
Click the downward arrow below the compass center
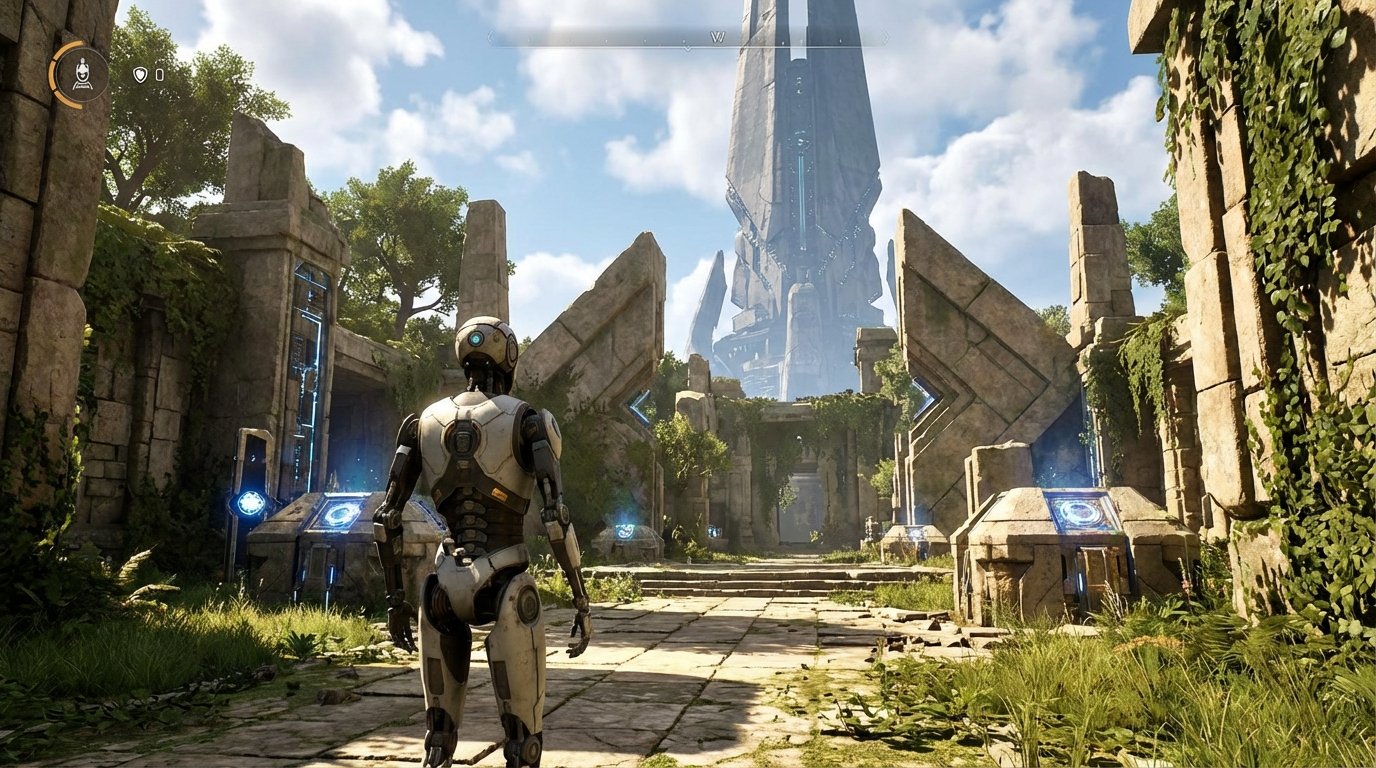click(x=688, y=47)
